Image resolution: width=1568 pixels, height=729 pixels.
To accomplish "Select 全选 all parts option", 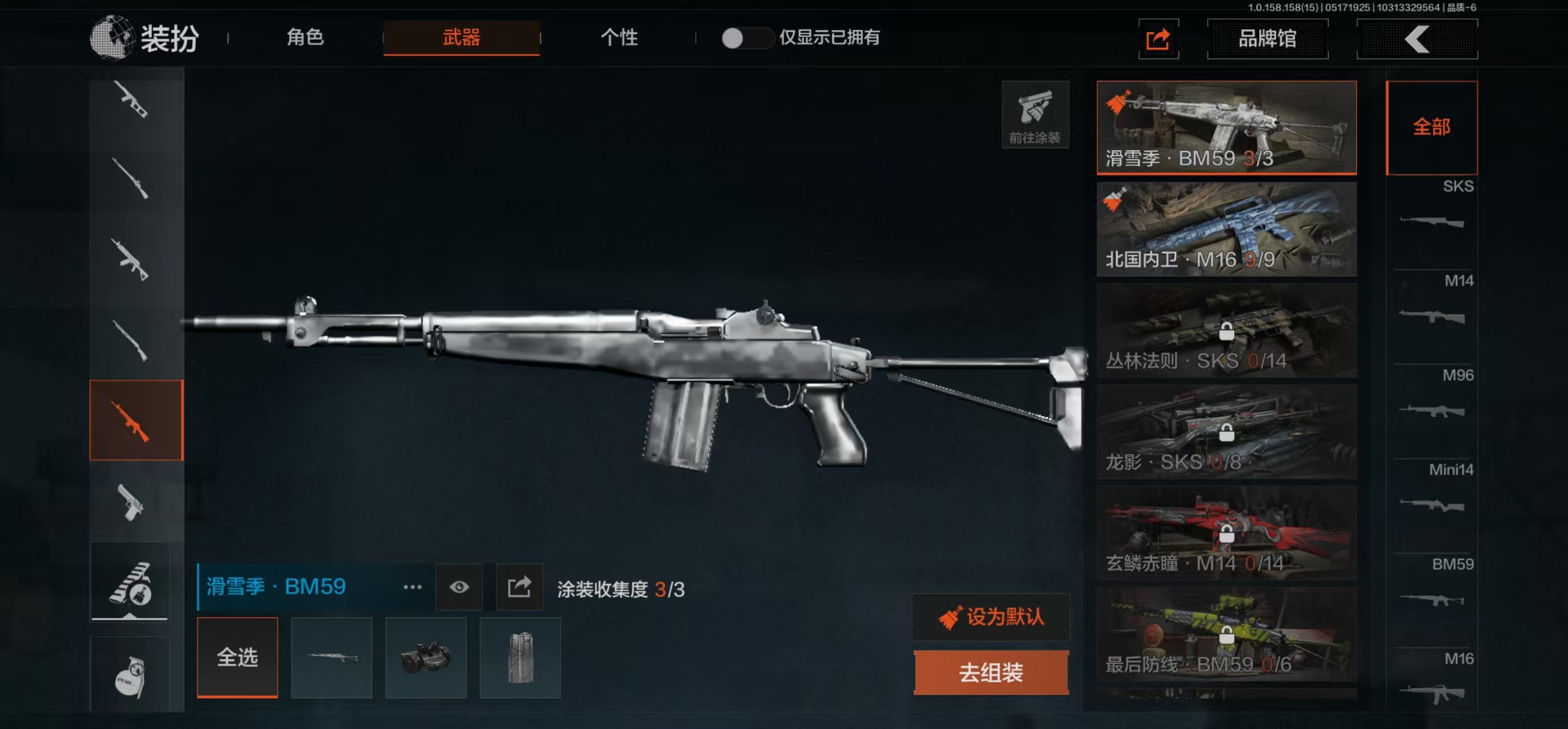I will 237,657.
